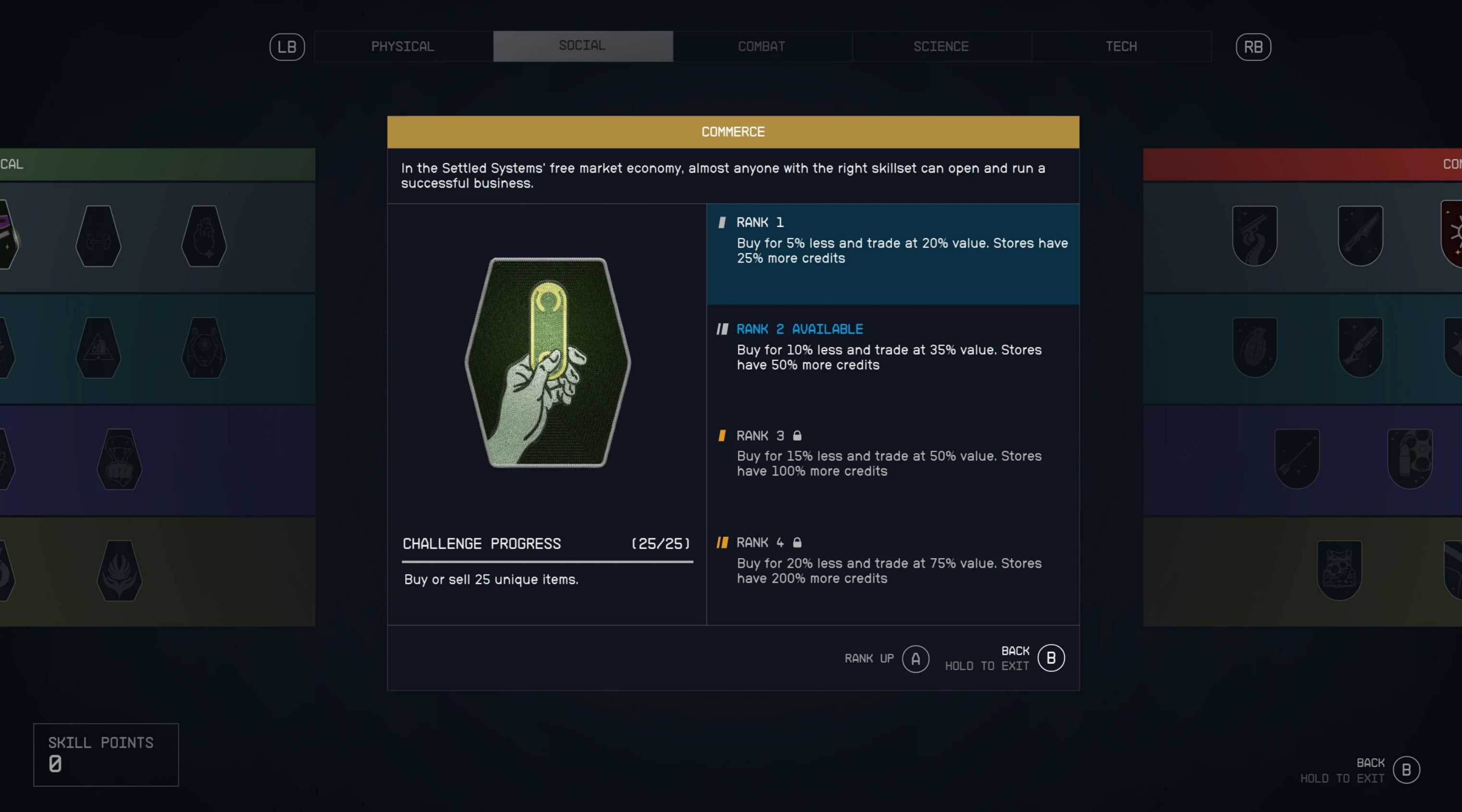Choose the fist skill badge
Image resolution: width=1462 pixels, height=812 pixels.
click(x=119, y=459)
